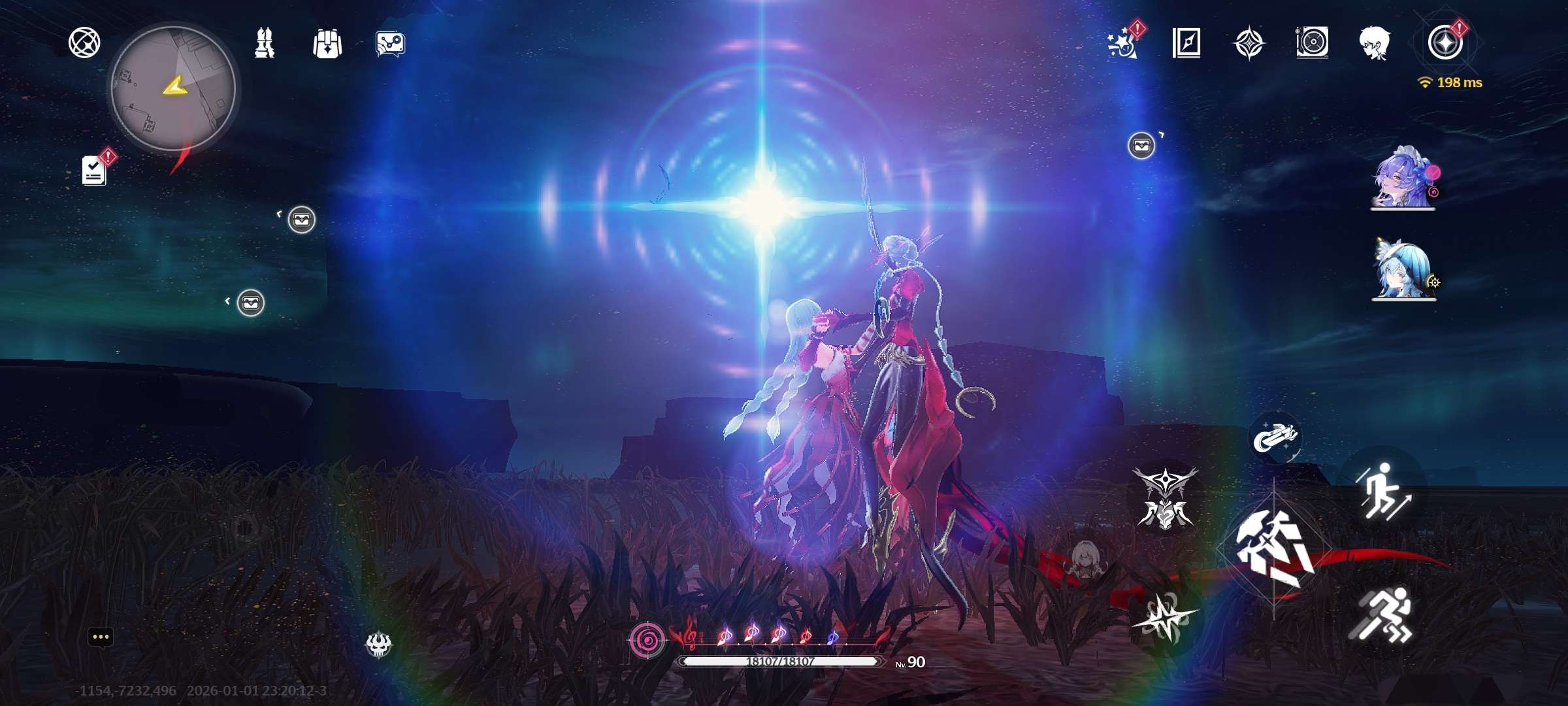Viewport: 1568px width, 706px height.
Task: Open the backpack inventory icon
Action: pyautogui.click(x=327, y=44)
